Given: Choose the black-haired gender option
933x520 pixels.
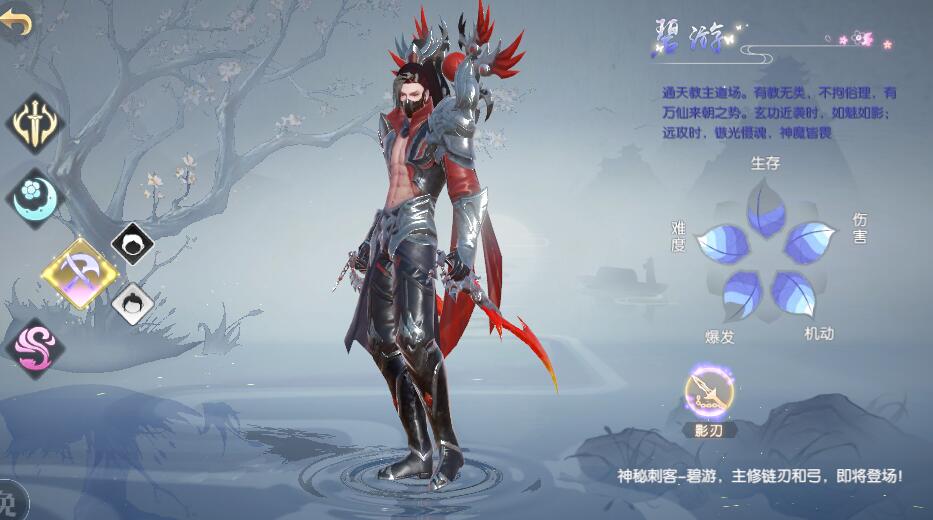Looking at the screenshot, I should 132,242.
